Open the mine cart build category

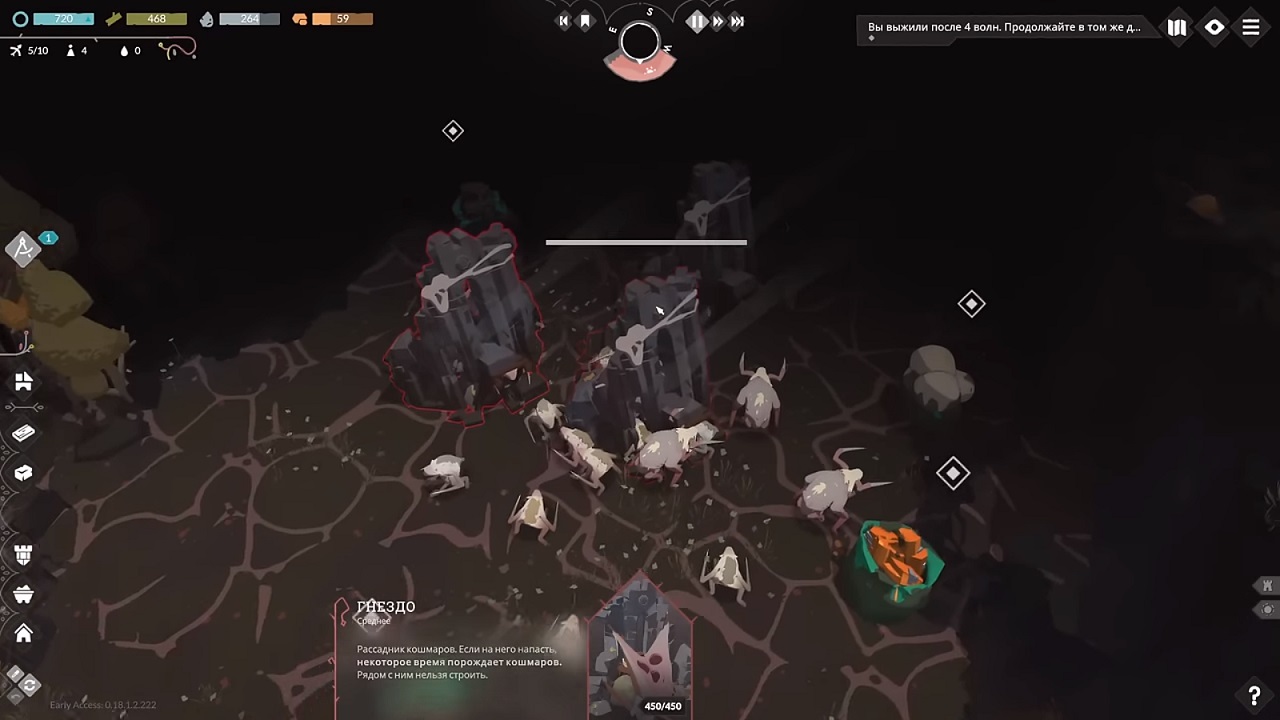(24, 595)
